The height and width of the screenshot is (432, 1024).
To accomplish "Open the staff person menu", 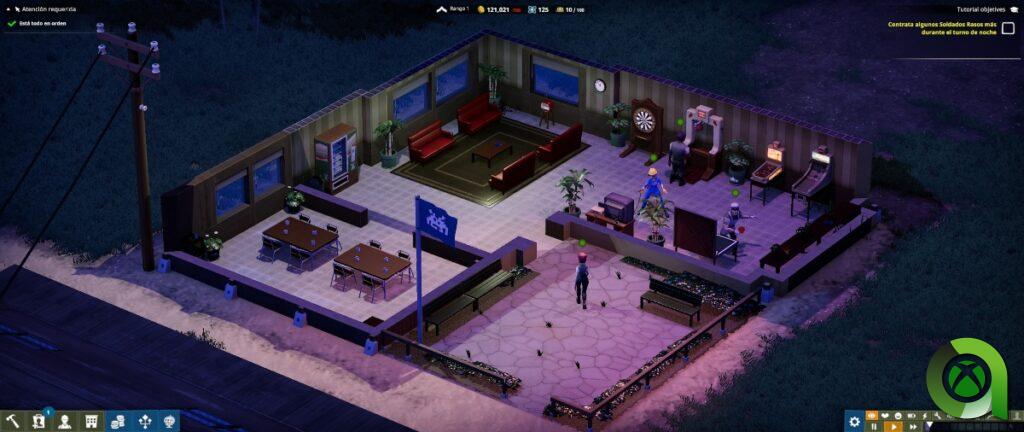I will 65,421.
